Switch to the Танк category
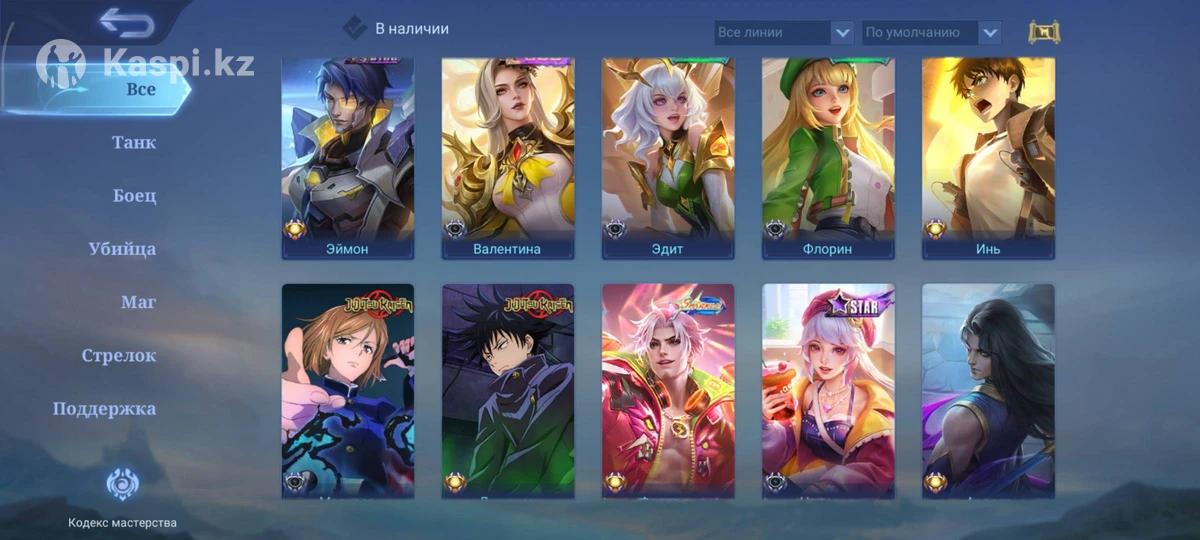Viewport: 1200px width, 540px height. [134, 142]
